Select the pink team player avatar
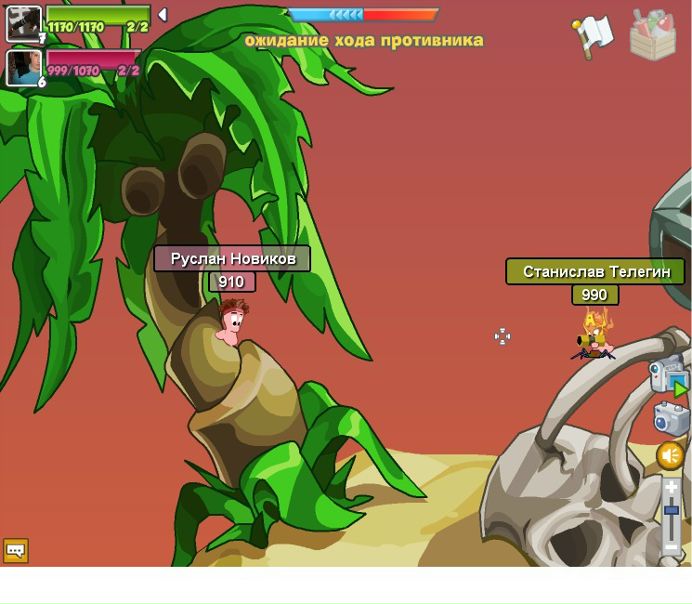 pyautogui.click(x=24, y=67)
